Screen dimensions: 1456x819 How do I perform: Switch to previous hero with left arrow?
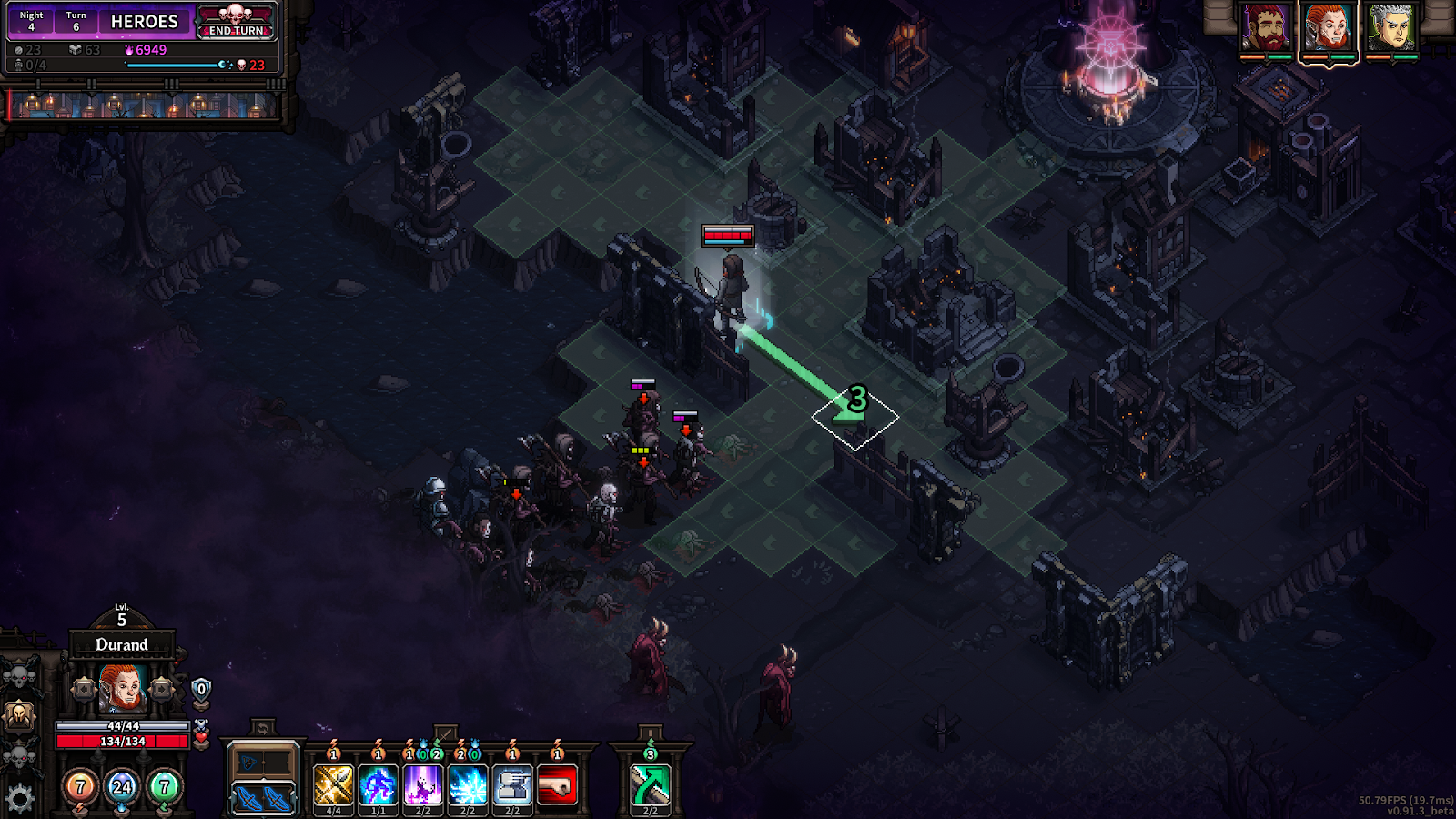[84, 689]
